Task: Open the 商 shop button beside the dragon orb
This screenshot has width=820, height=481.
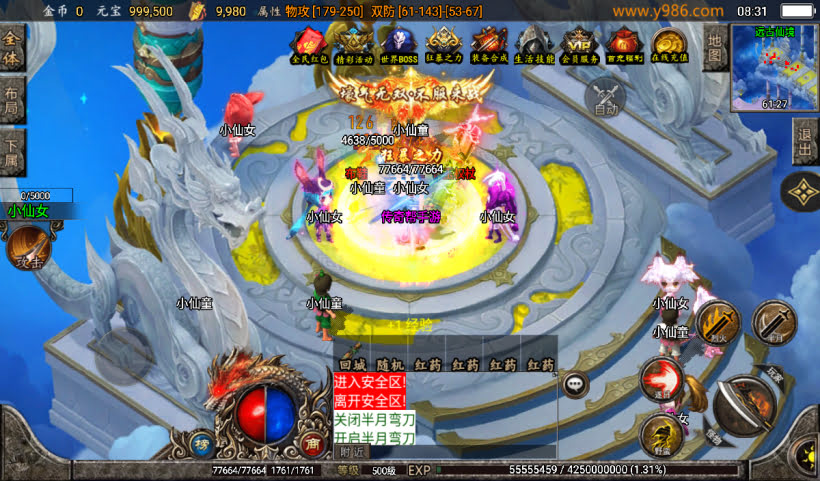Action: [311, 443]
